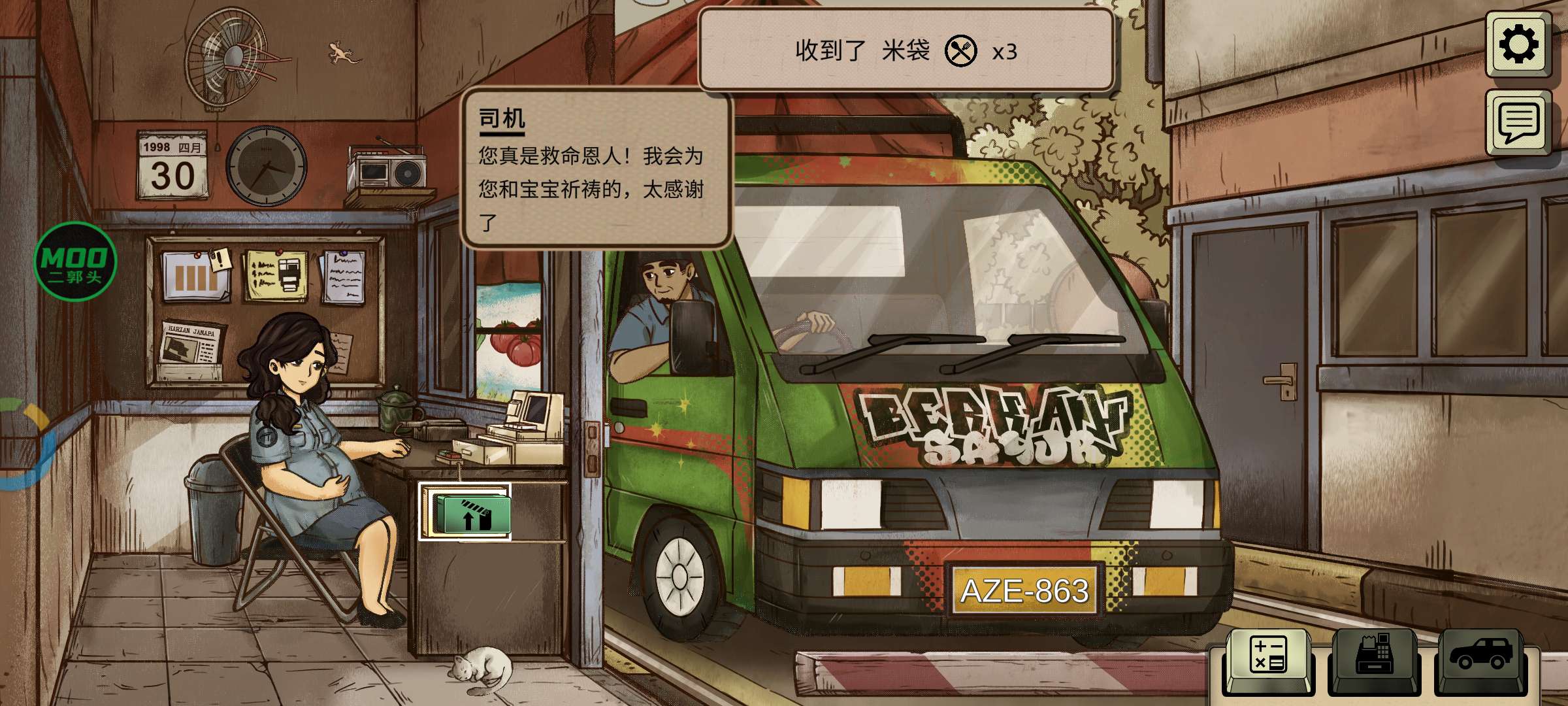Click the highlighted green gate-lift button
Viewport: 1568px width, 706px height.
[465, 512]
